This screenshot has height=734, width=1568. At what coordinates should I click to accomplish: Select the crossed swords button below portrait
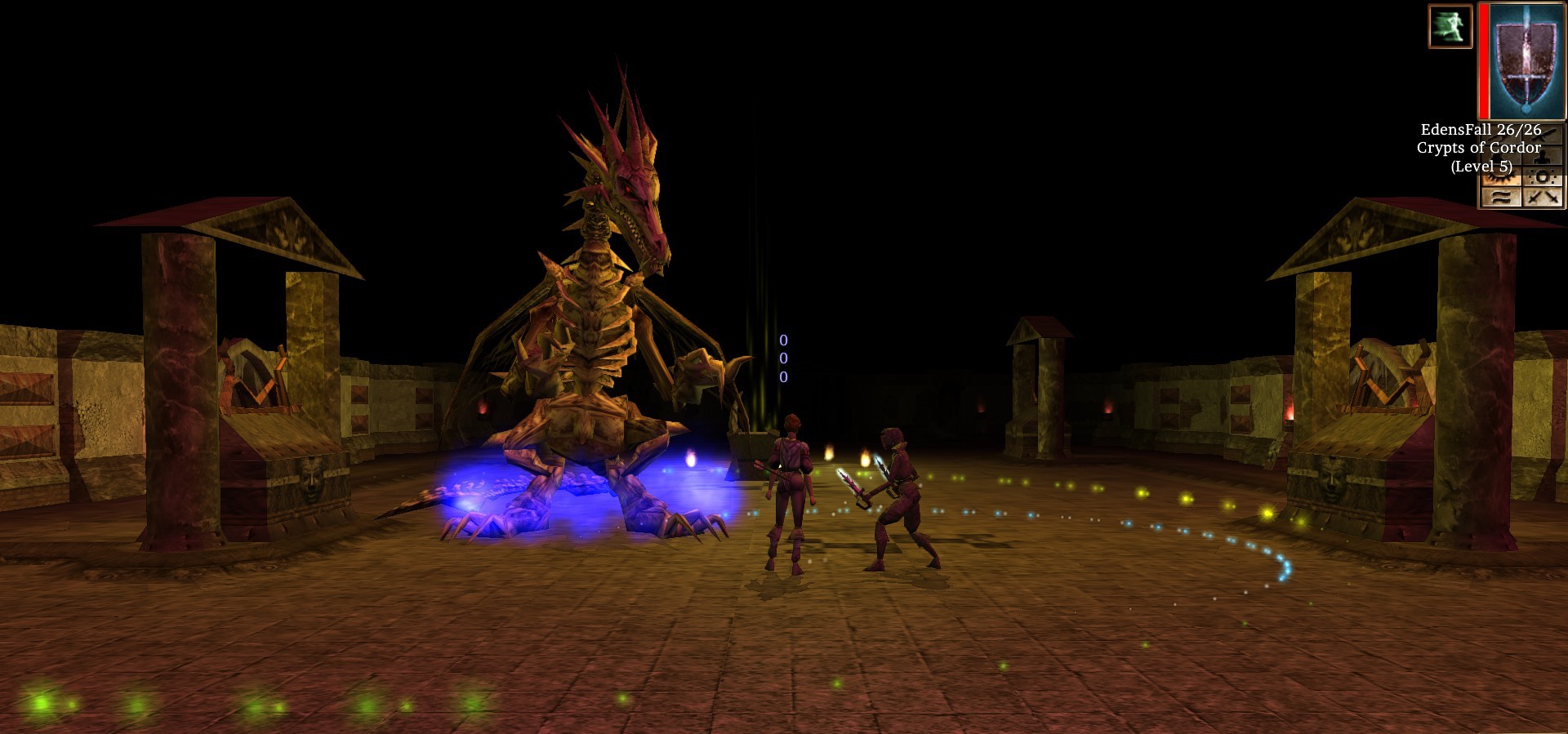[1543, 197]
